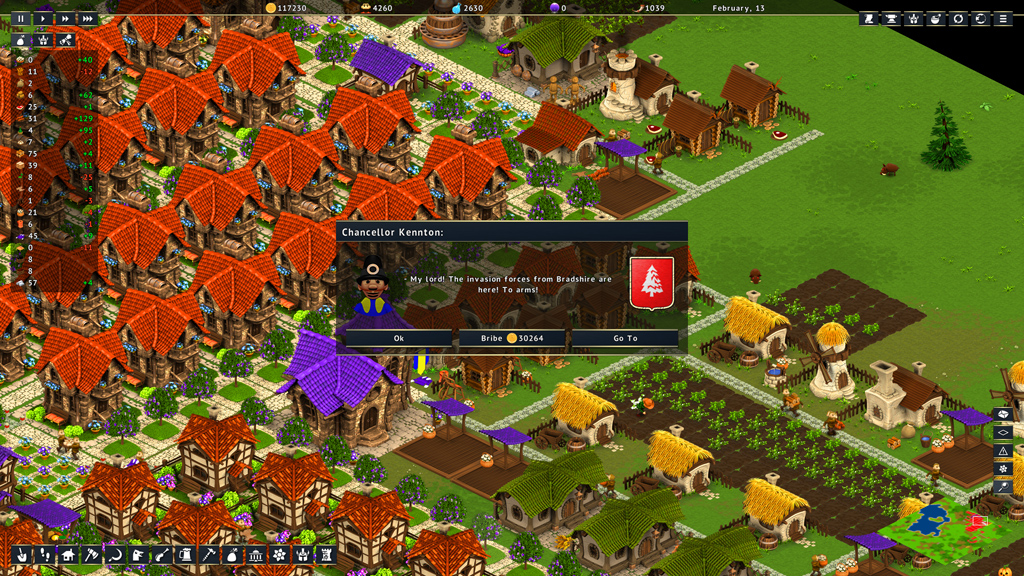Dismiss the invasion dialog with Ok
Viewport: 1024px width, 576px height.
[x=399, y=338]
